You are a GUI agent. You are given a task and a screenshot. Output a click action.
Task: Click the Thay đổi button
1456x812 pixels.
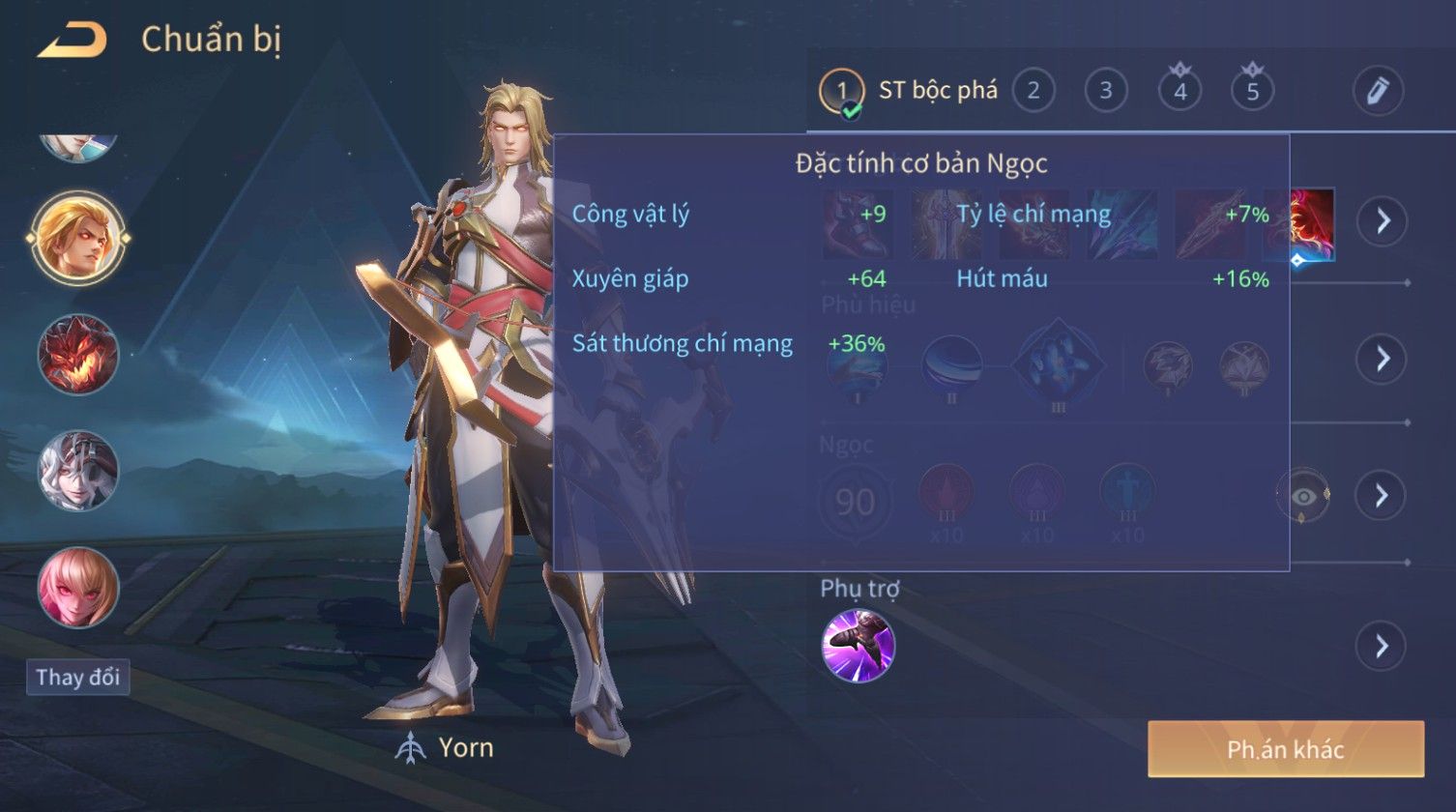point(77,677)
